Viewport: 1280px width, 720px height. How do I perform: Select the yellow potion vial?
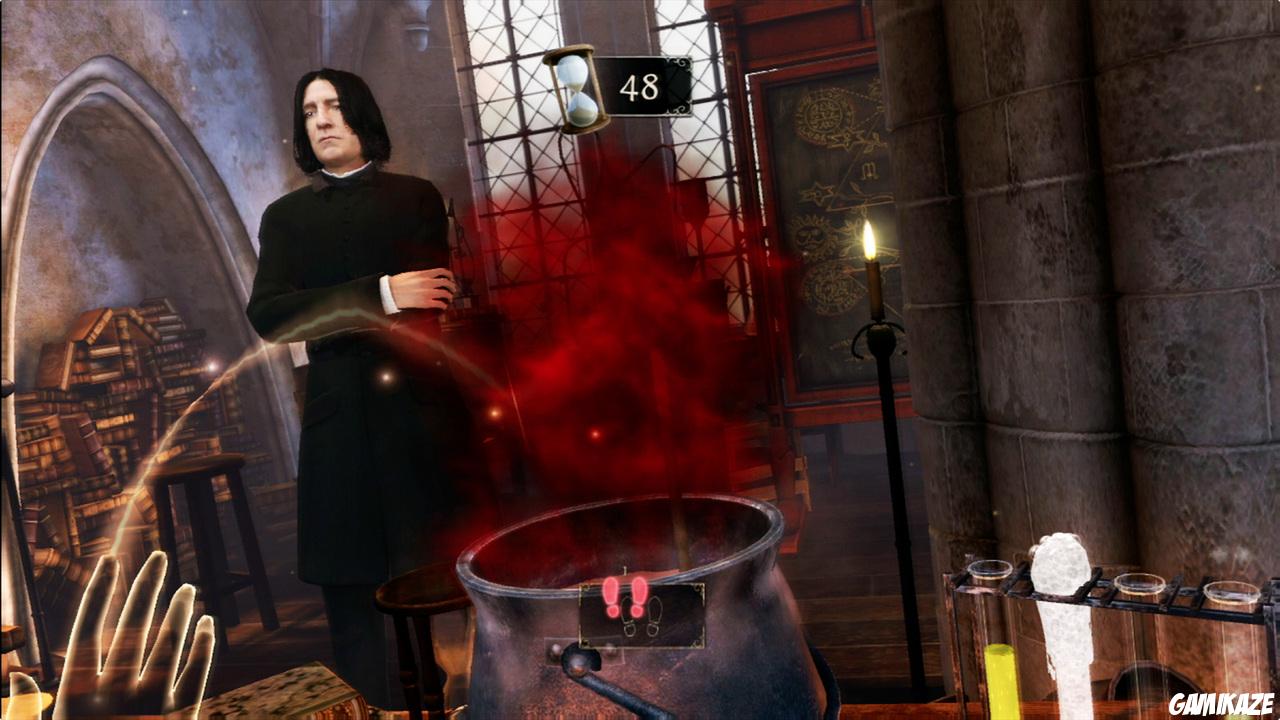(x=998, y=680)
